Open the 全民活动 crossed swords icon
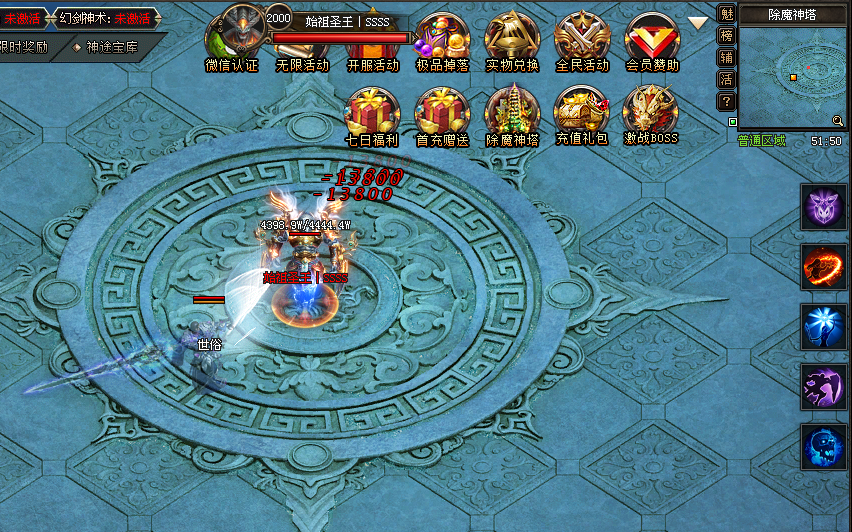 coord(582,38)
